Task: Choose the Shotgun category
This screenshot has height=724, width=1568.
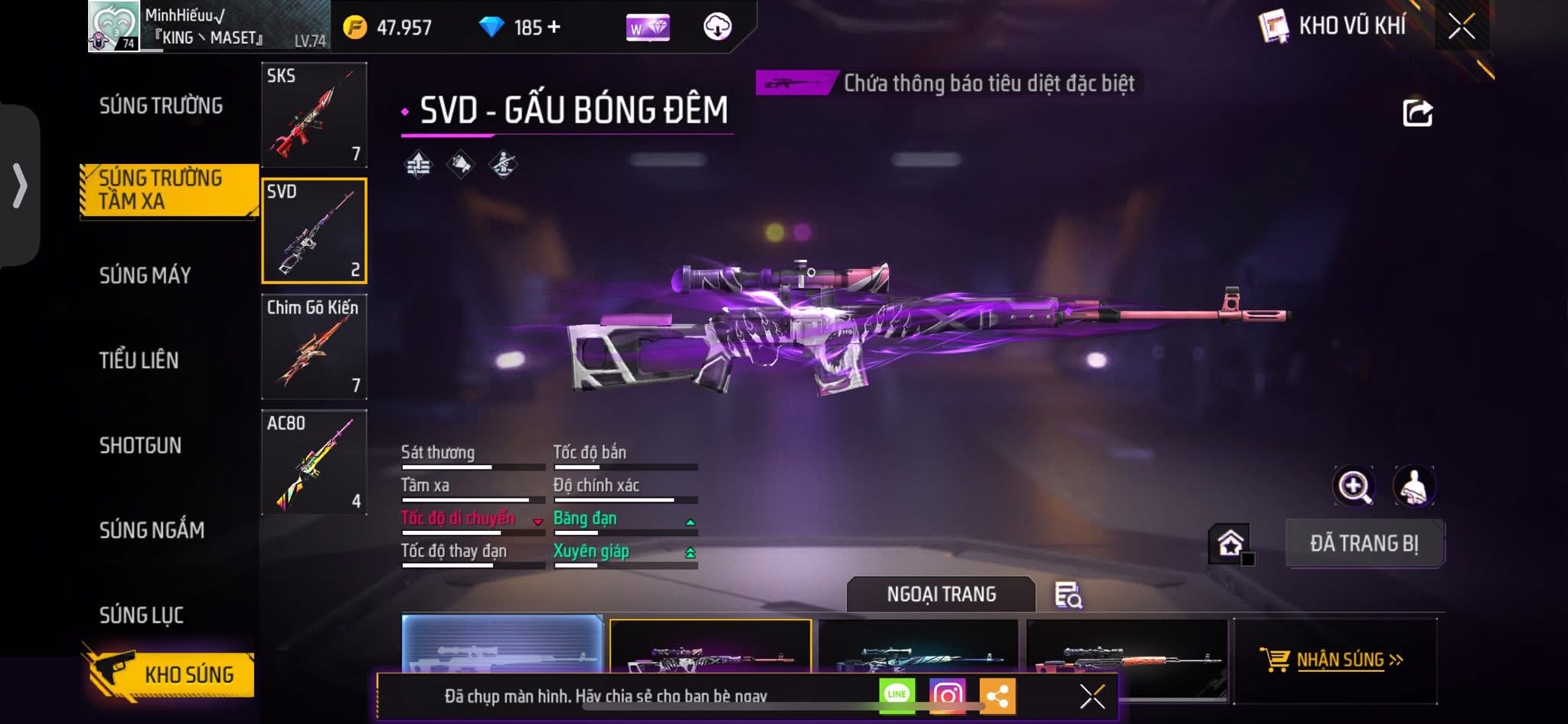Action: (140, 445)
